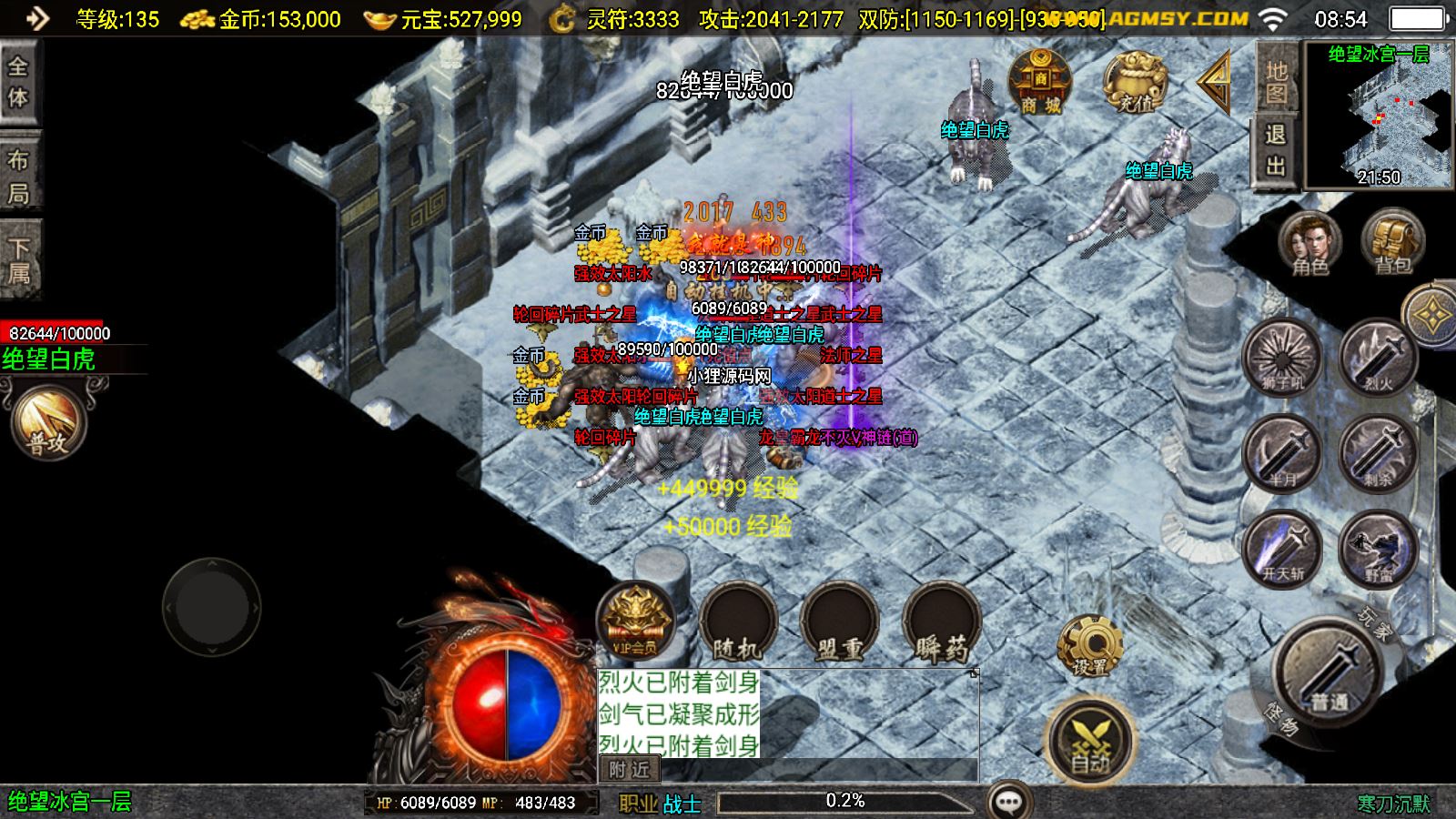Open the 设置 settings gear

1089,645
